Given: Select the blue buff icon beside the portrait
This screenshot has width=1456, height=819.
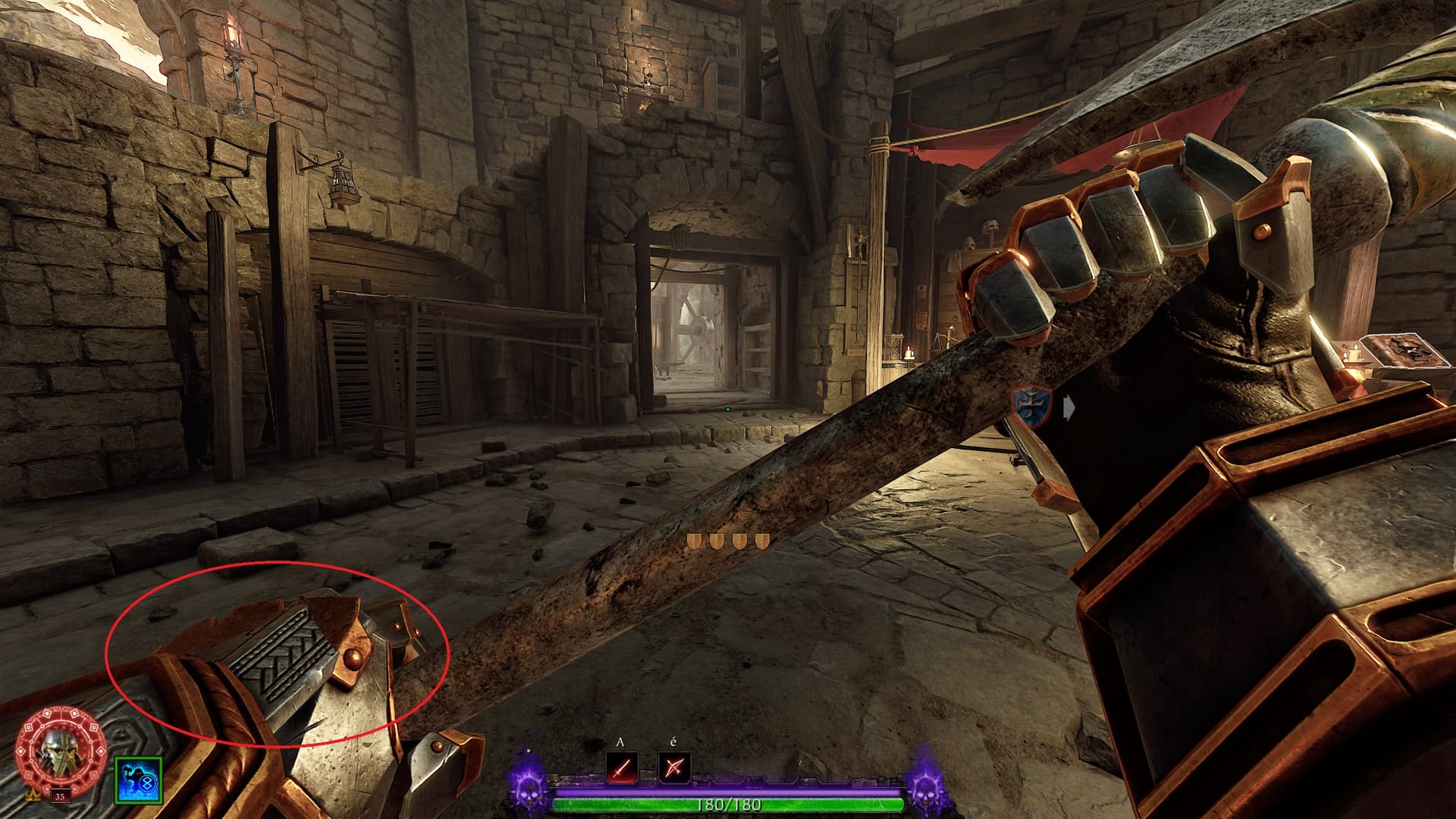Looking at the screenshot, I should click(x=139, y=780).
